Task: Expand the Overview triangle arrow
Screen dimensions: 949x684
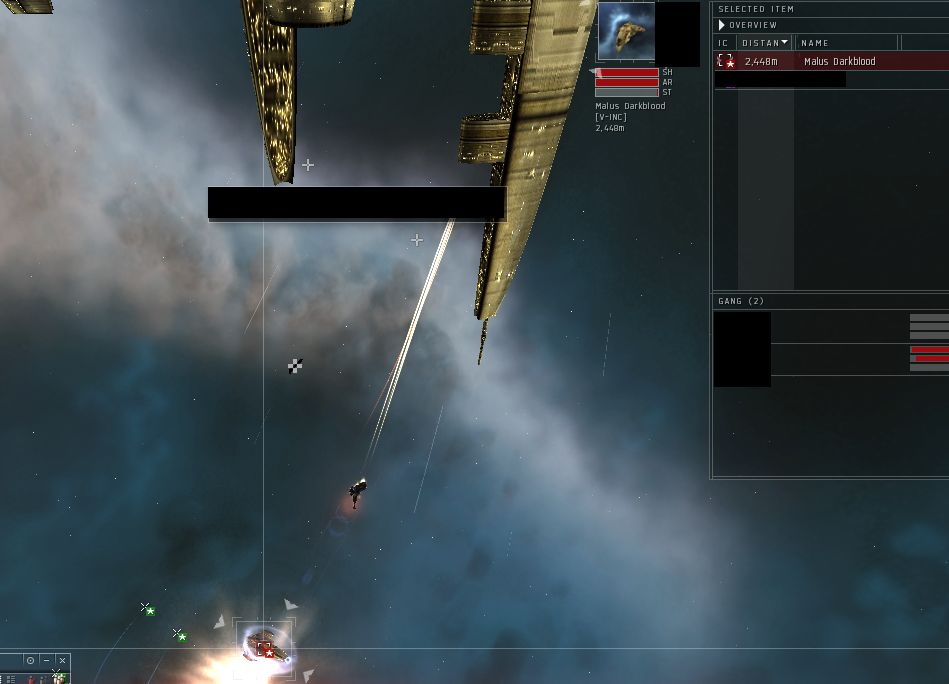Action: 721,25
